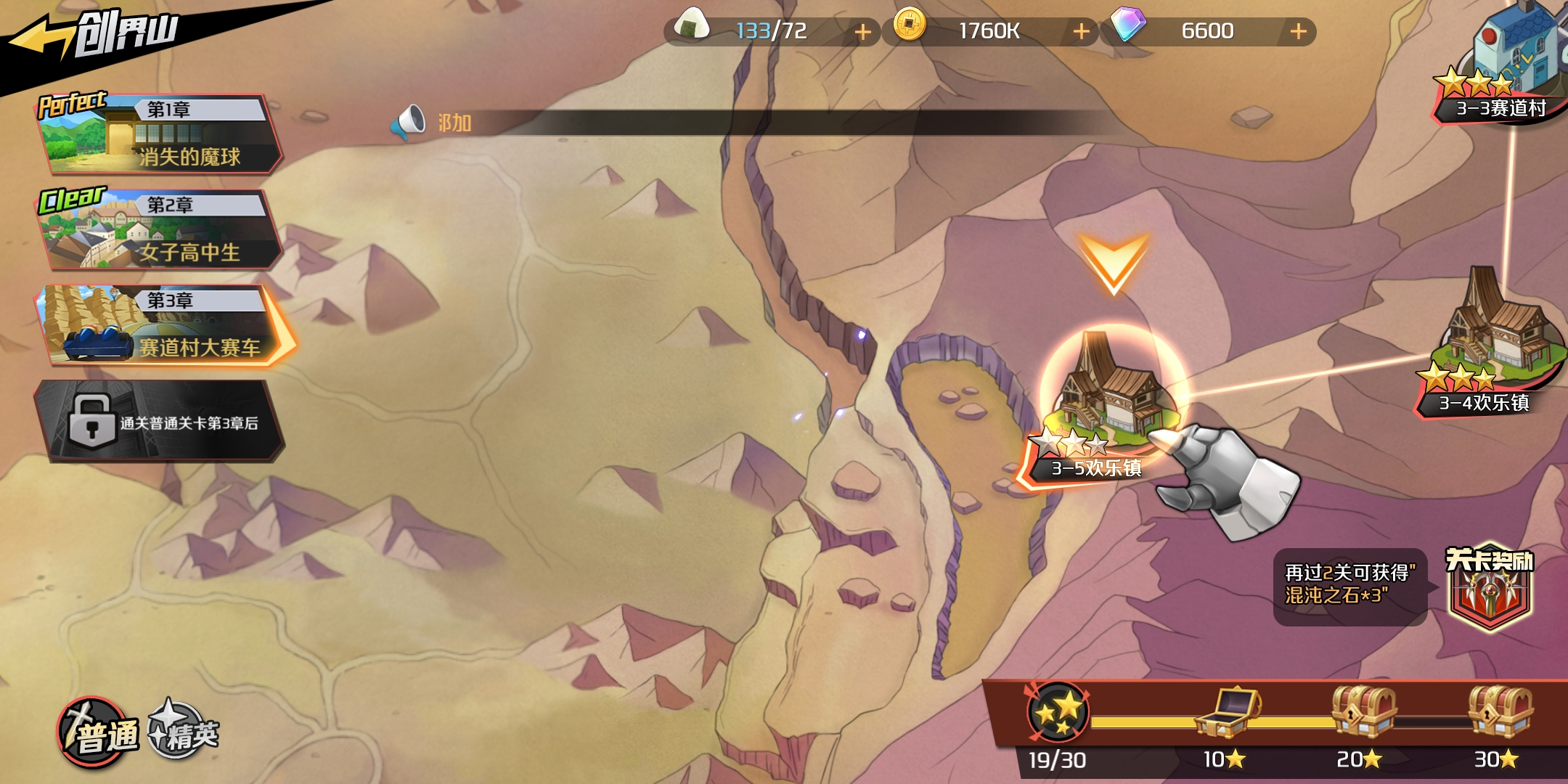Screen dimensions: 1568x784
Task: Switch to 精英 elite difficulty
Action: [184, 732]
